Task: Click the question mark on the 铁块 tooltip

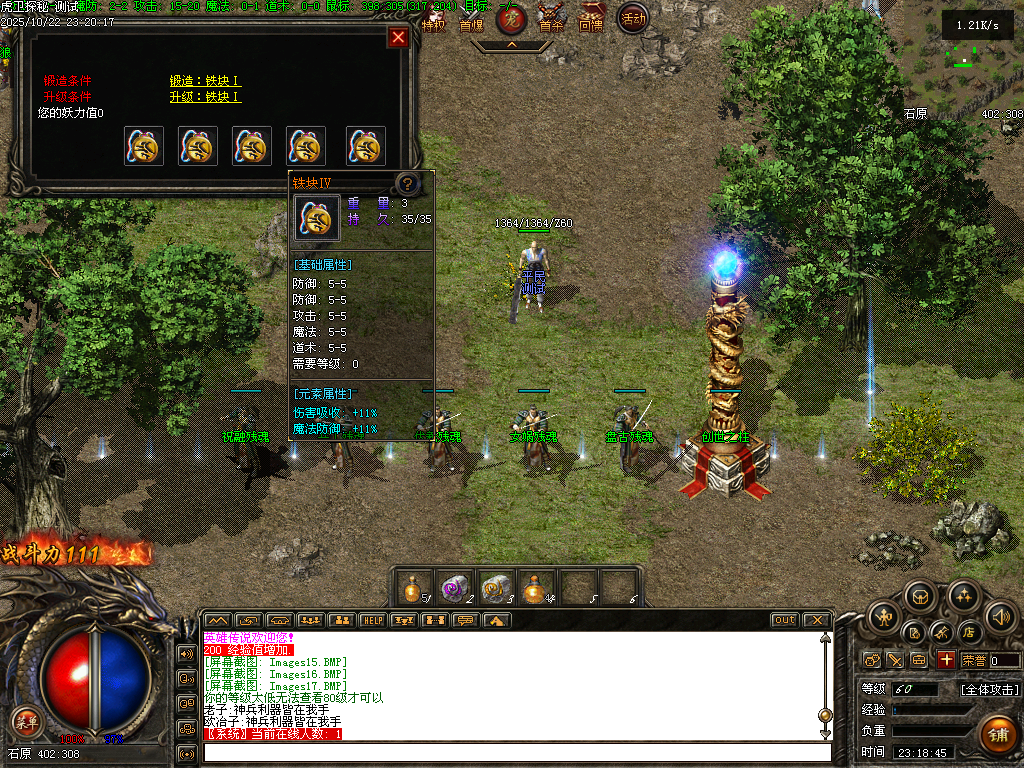Action: tap(407, 184)
